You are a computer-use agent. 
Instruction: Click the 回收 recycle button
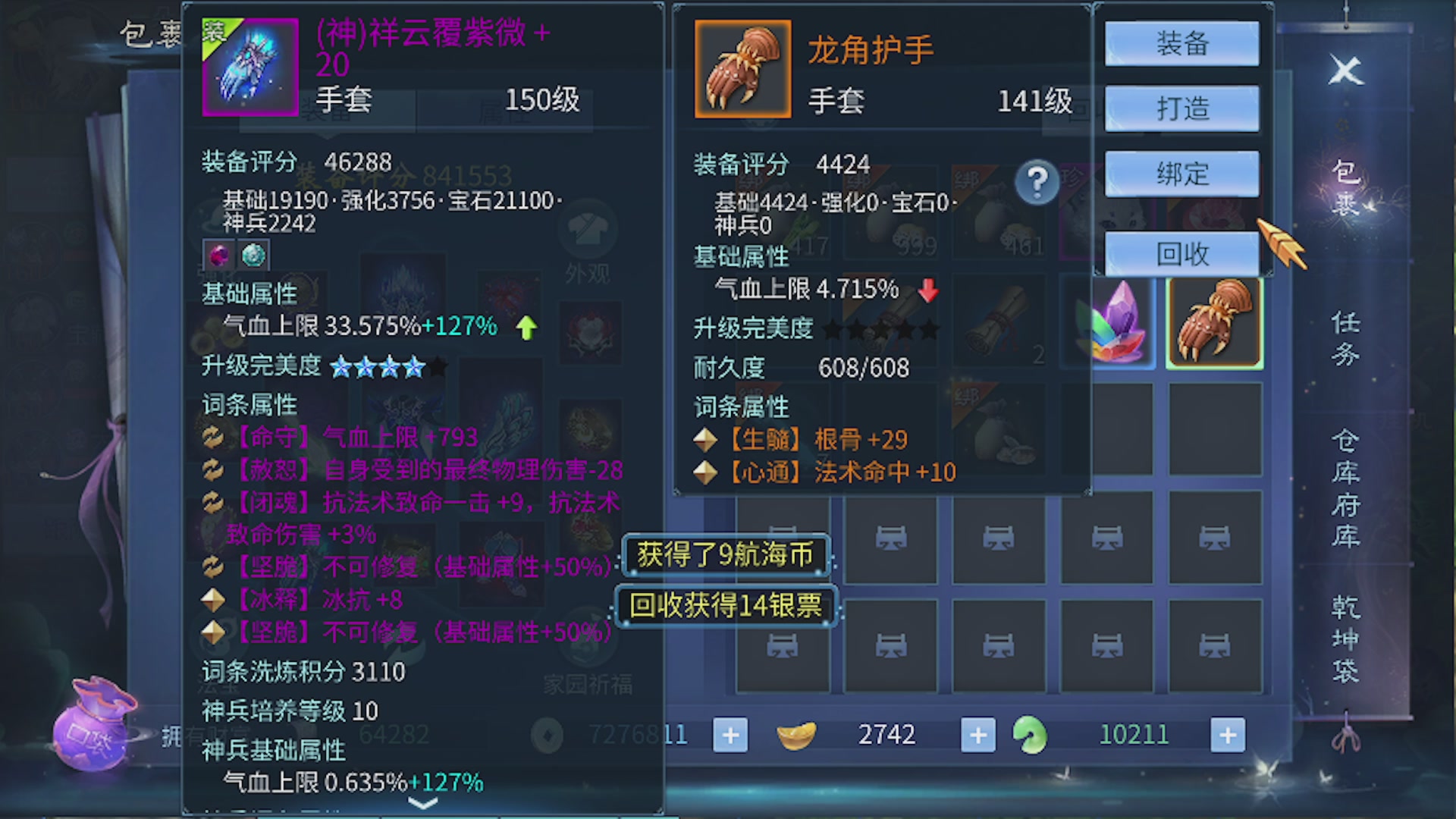point(1183,256)
